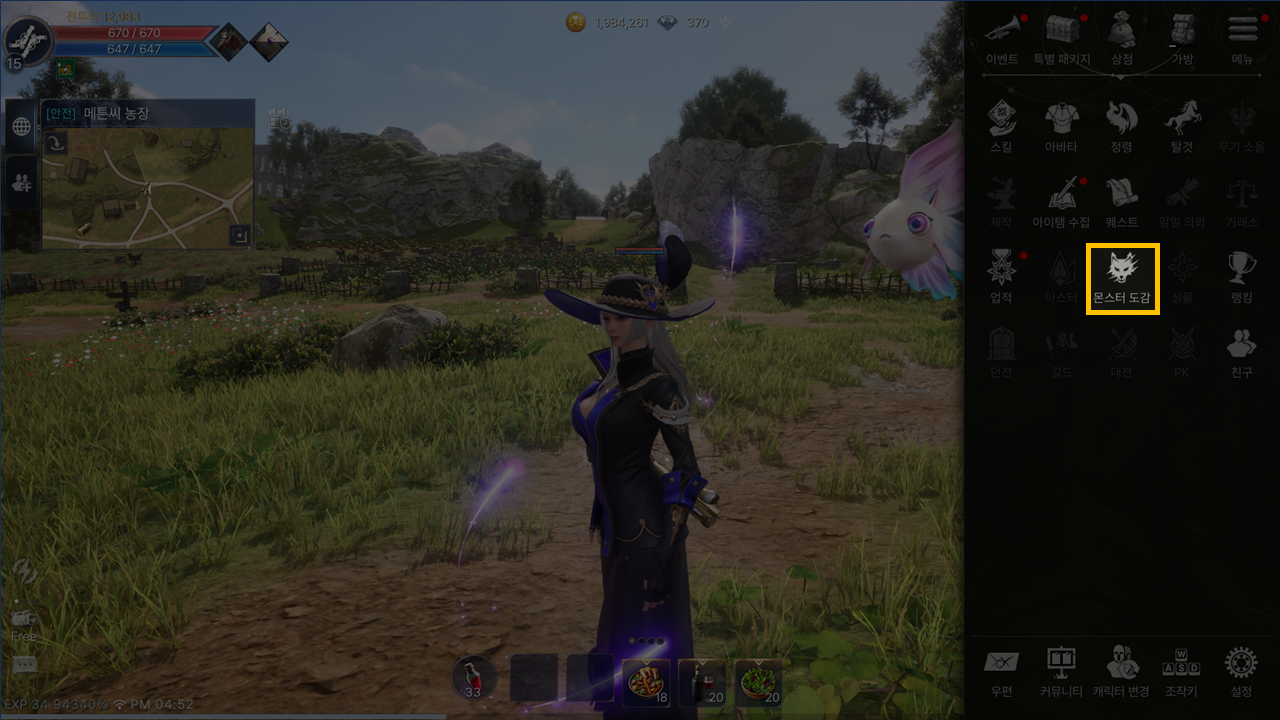This screenshot has width=1280, height=720.
Task: Open the 특별 패키지 special package chest
Action: [1062, 38]
